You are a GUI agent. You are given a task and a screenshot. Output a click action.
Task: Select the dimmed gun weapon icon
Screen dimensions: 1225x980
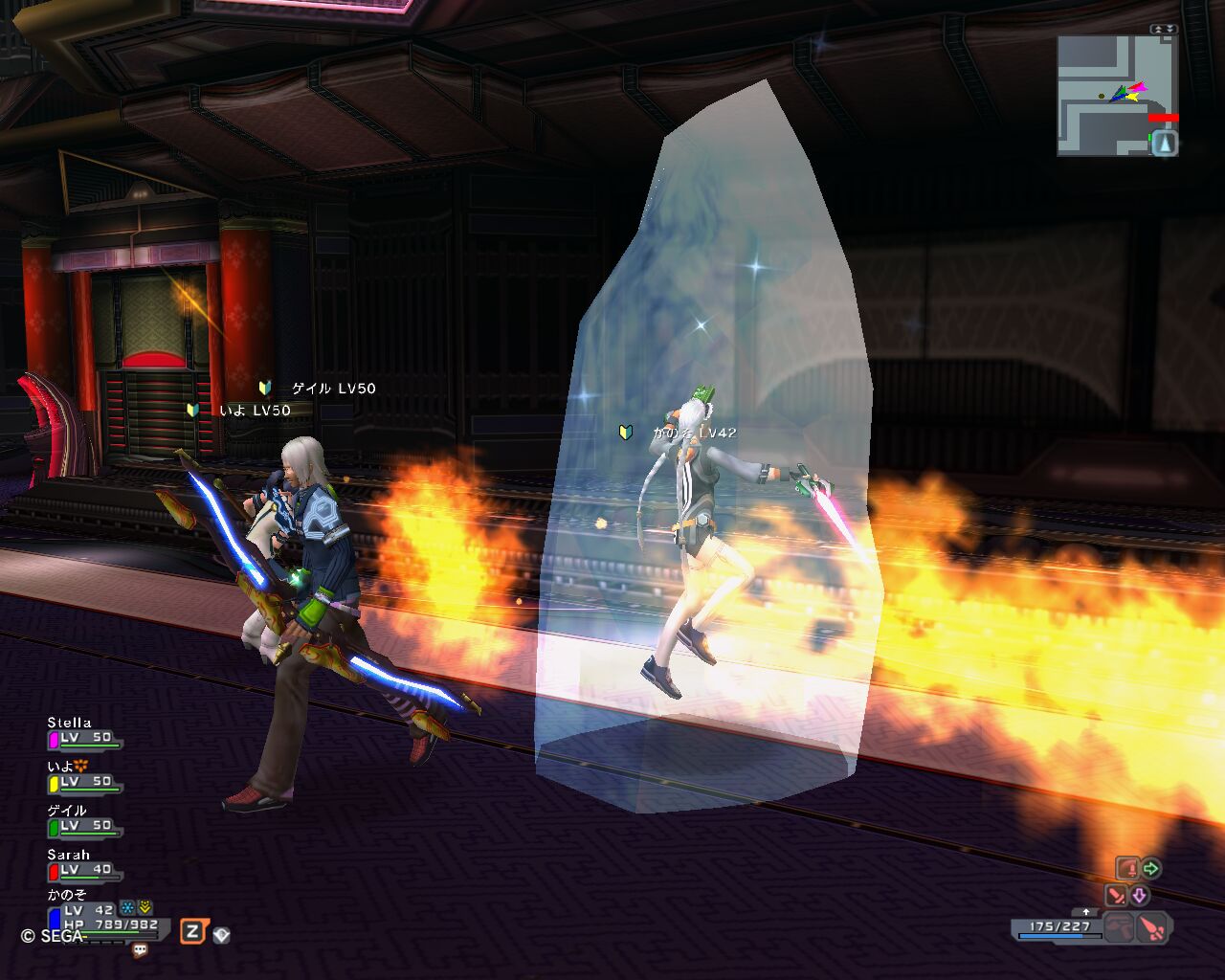1119,927
